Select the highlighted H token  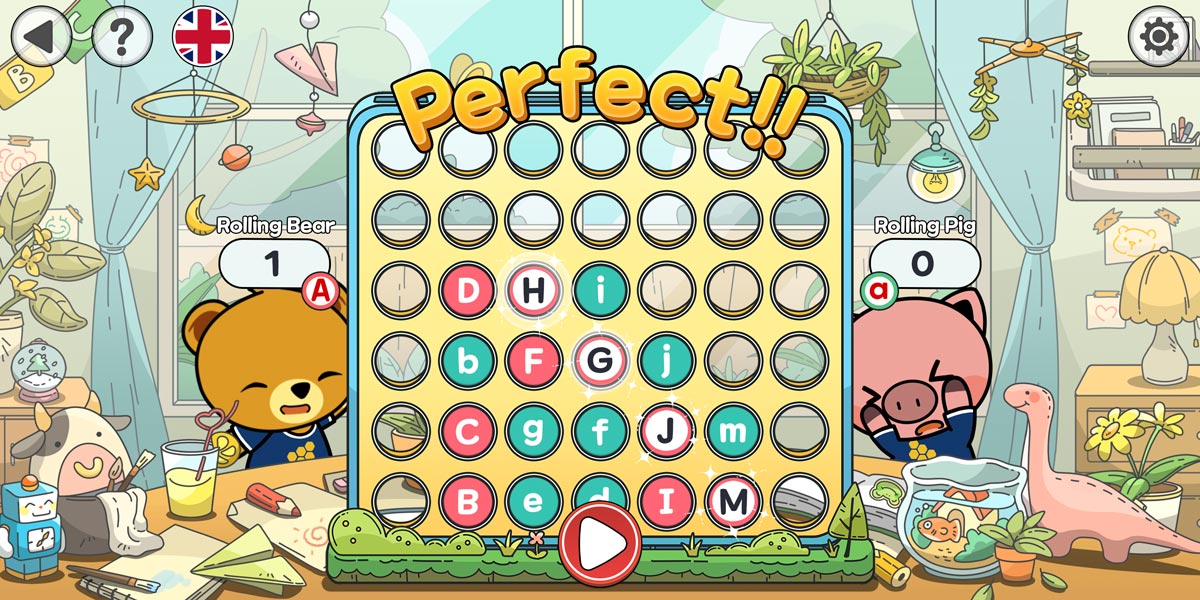pyautogui.click(x=534, y=291)
